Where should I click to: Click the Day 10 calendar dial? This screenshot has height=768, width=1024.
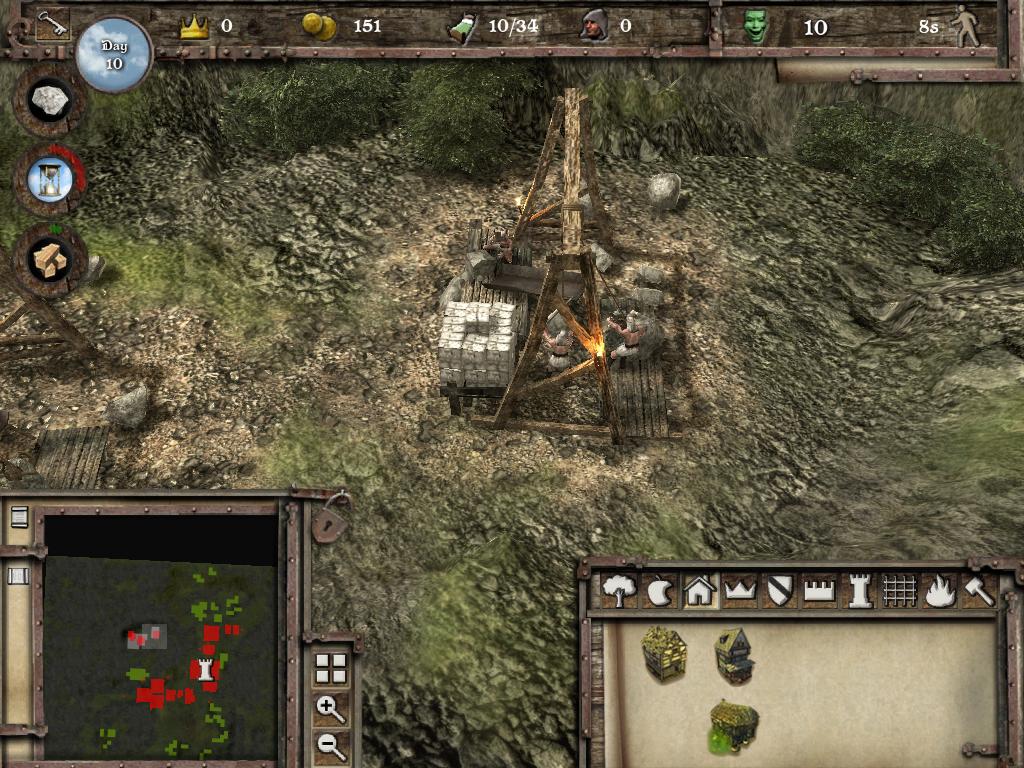(113, 54)
